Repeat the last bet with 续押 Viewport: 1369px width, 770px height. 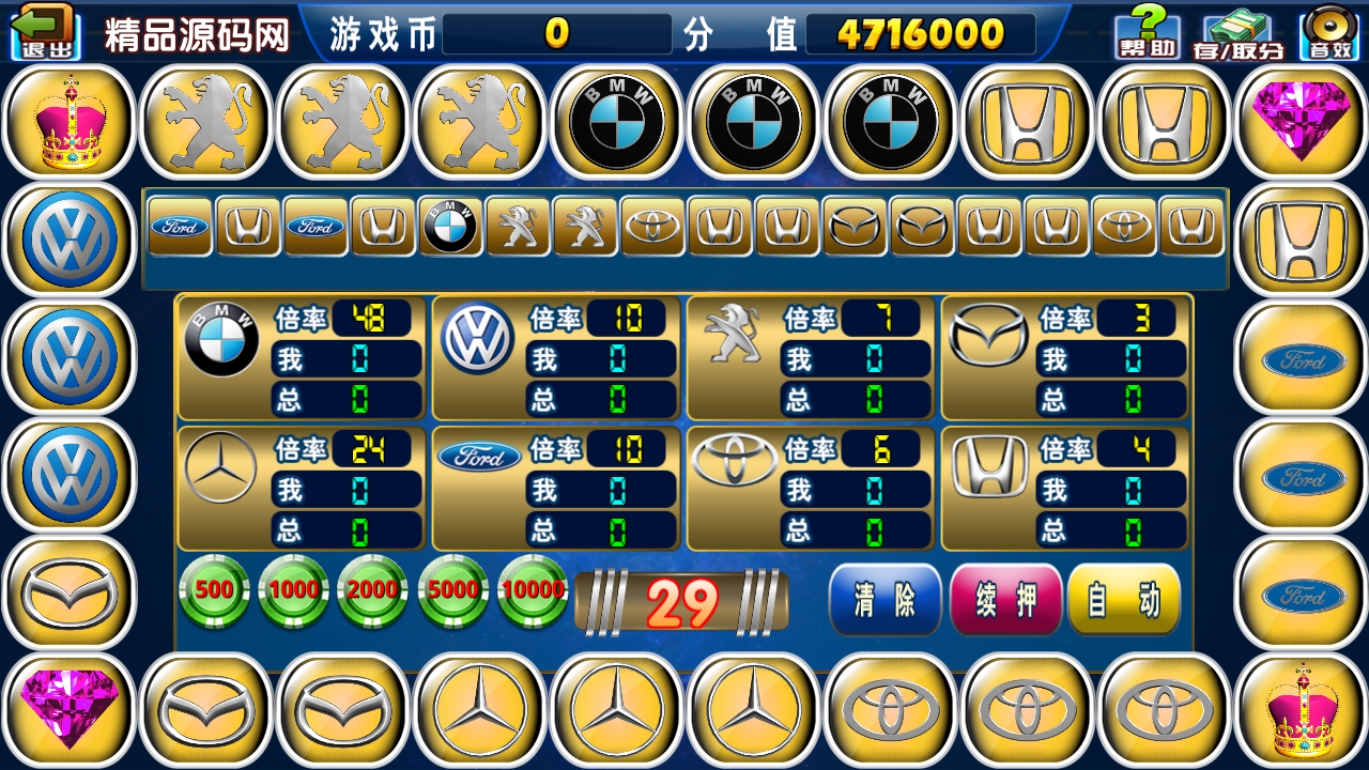click(x=1005, y=600)
